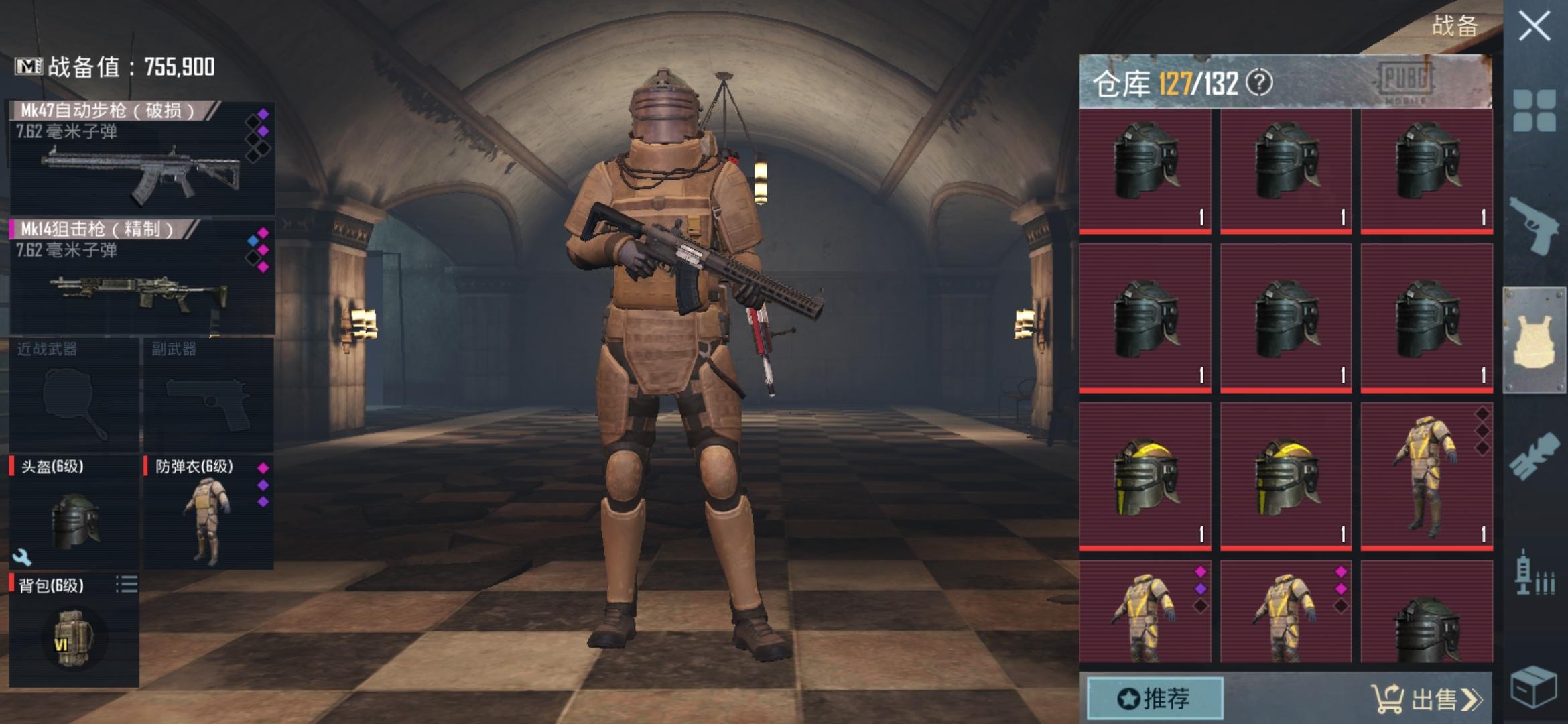This screenshot has height=724, width=1568.
Task: Switch to the pistol weapons tab
Action: tap(1534, 225)
